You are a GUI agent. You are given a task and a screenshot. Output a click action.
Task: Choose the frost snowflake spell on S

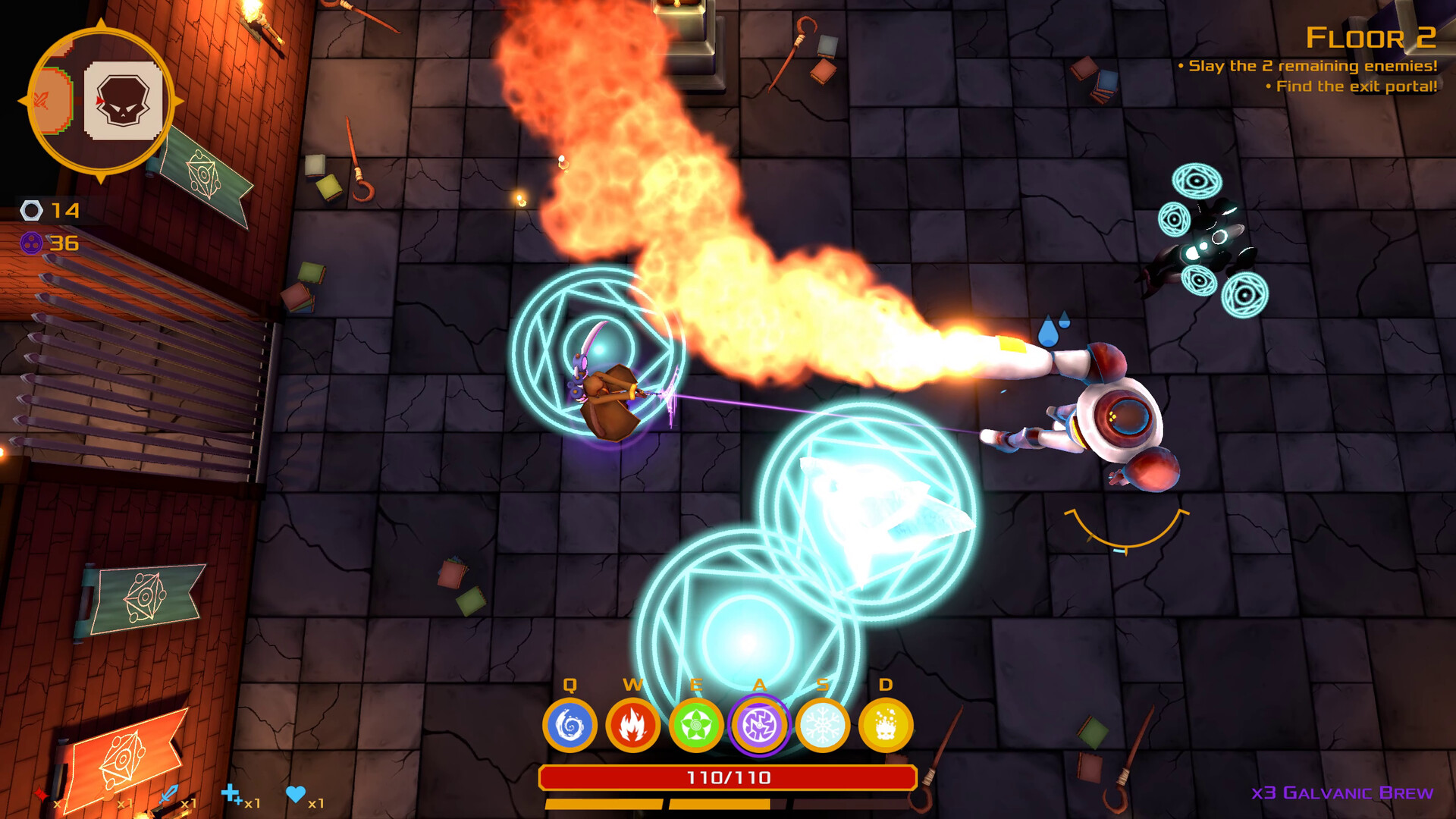point(823,726)
